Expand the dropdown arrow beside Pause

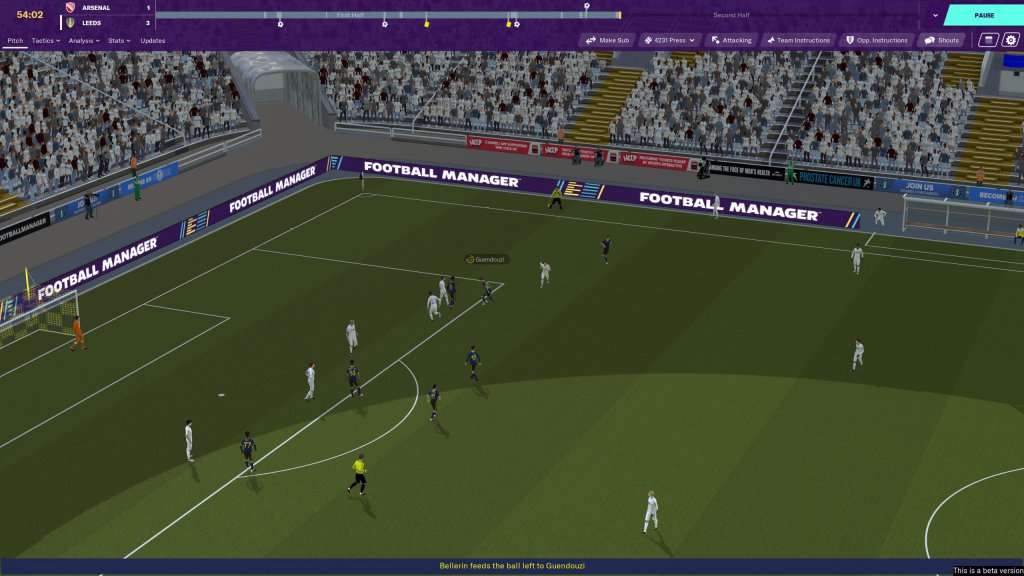click(x=935, y=15)
